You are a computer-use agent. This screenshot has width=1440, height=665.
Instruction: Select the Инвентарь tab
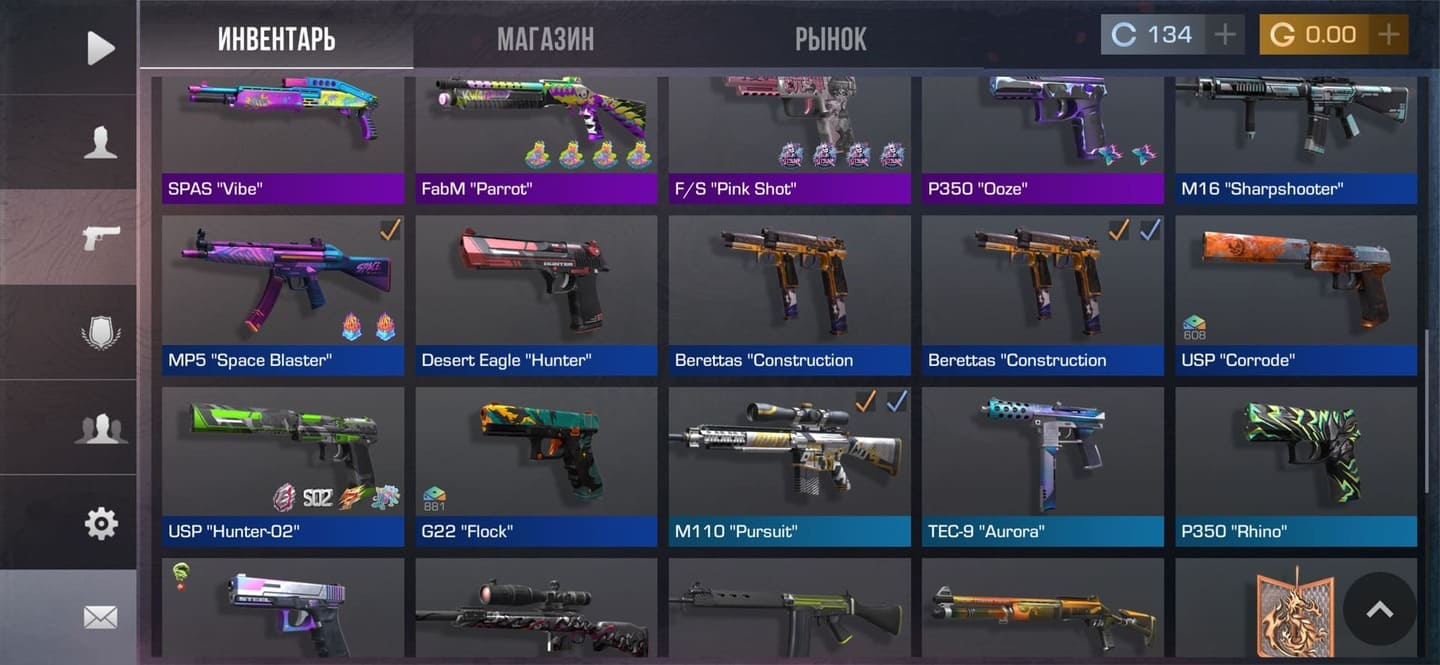tap(276, 39)
